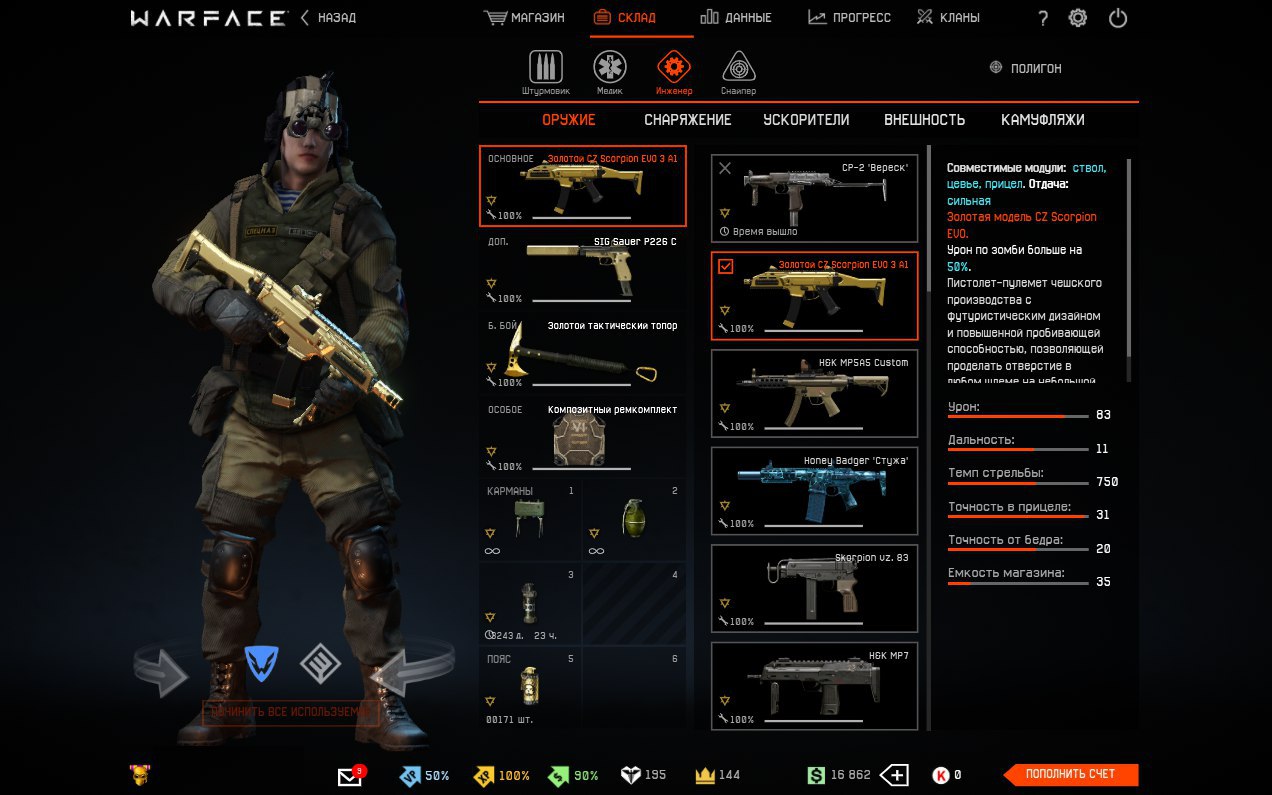Screen dimensions: 1272x795
Task: Open the КЛАНЫ menu
Action: (x=948, y=18)
